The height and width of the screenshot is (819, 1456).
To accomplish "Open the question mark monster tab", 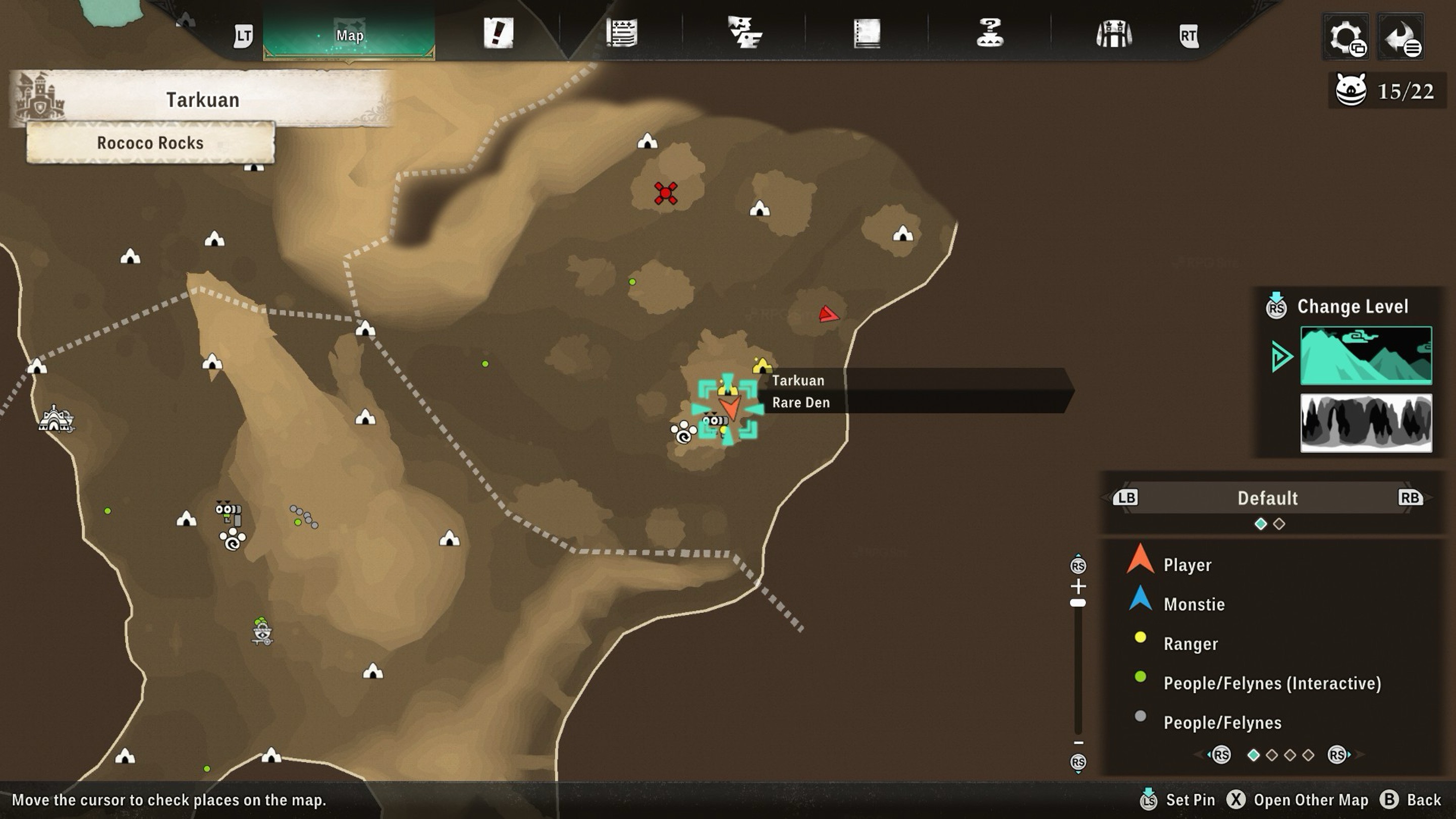I will pos(990,33).
